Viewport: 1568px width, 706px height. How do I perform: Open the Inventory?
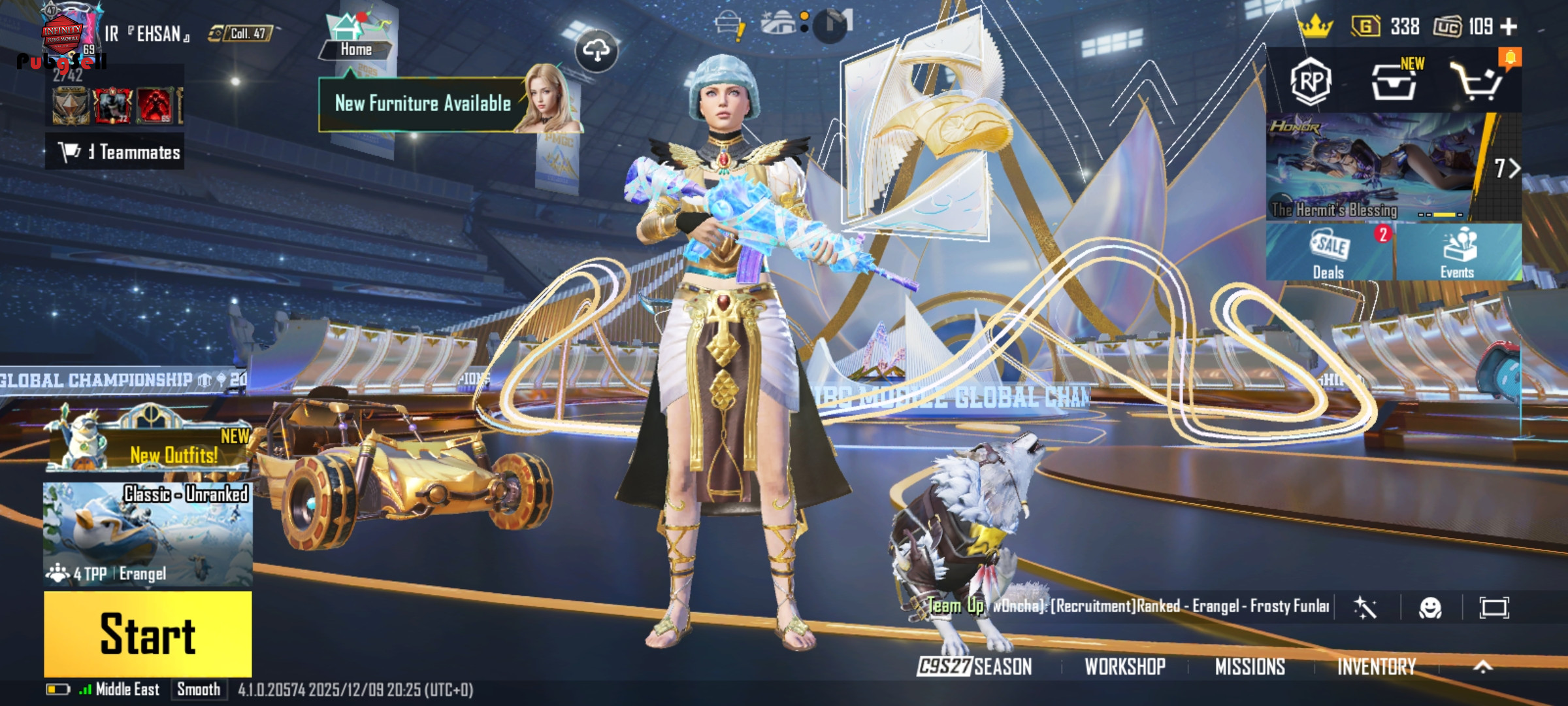coord(1376,667)
